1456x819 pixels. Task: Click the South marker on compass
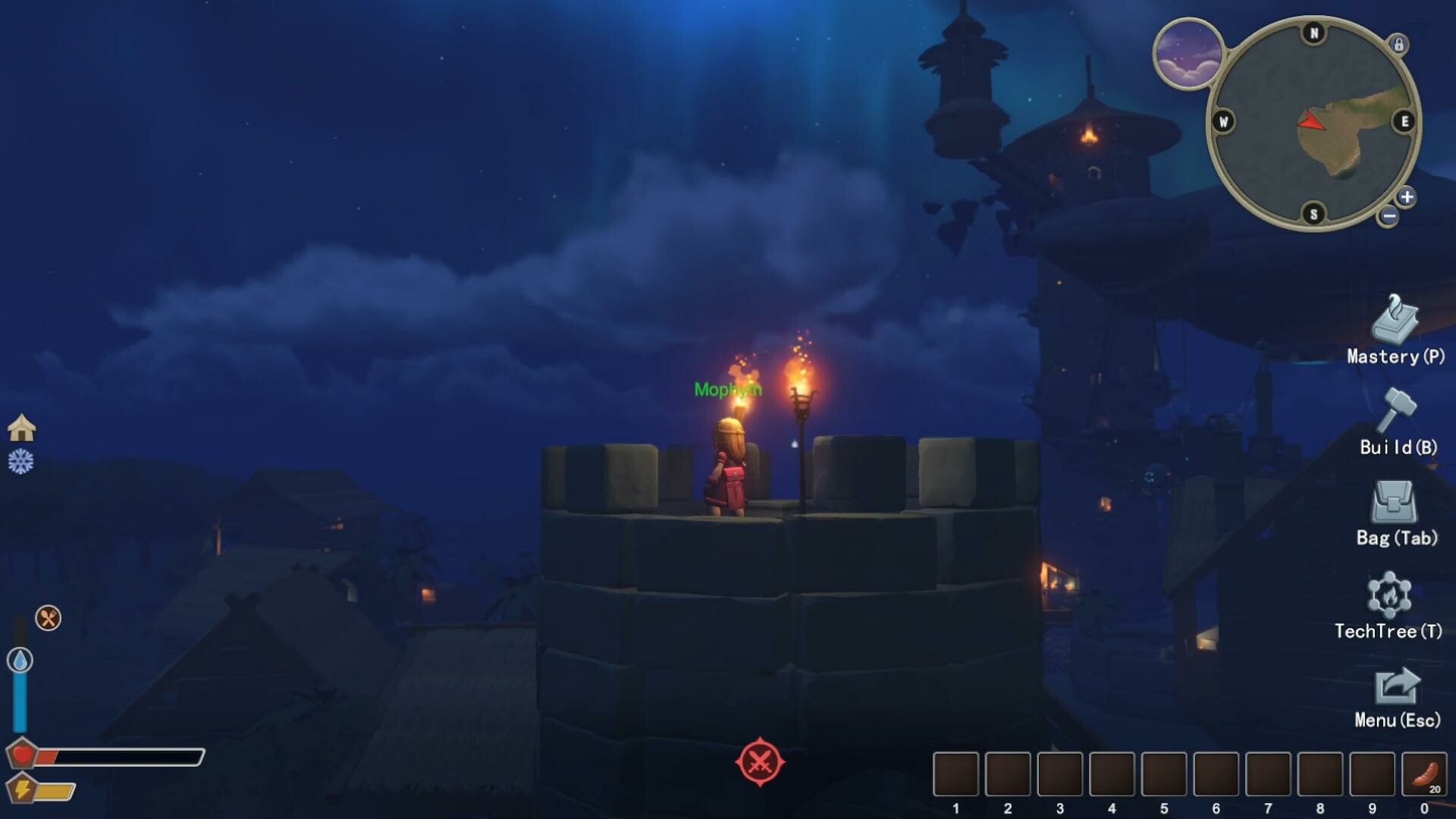[1314, 215]
